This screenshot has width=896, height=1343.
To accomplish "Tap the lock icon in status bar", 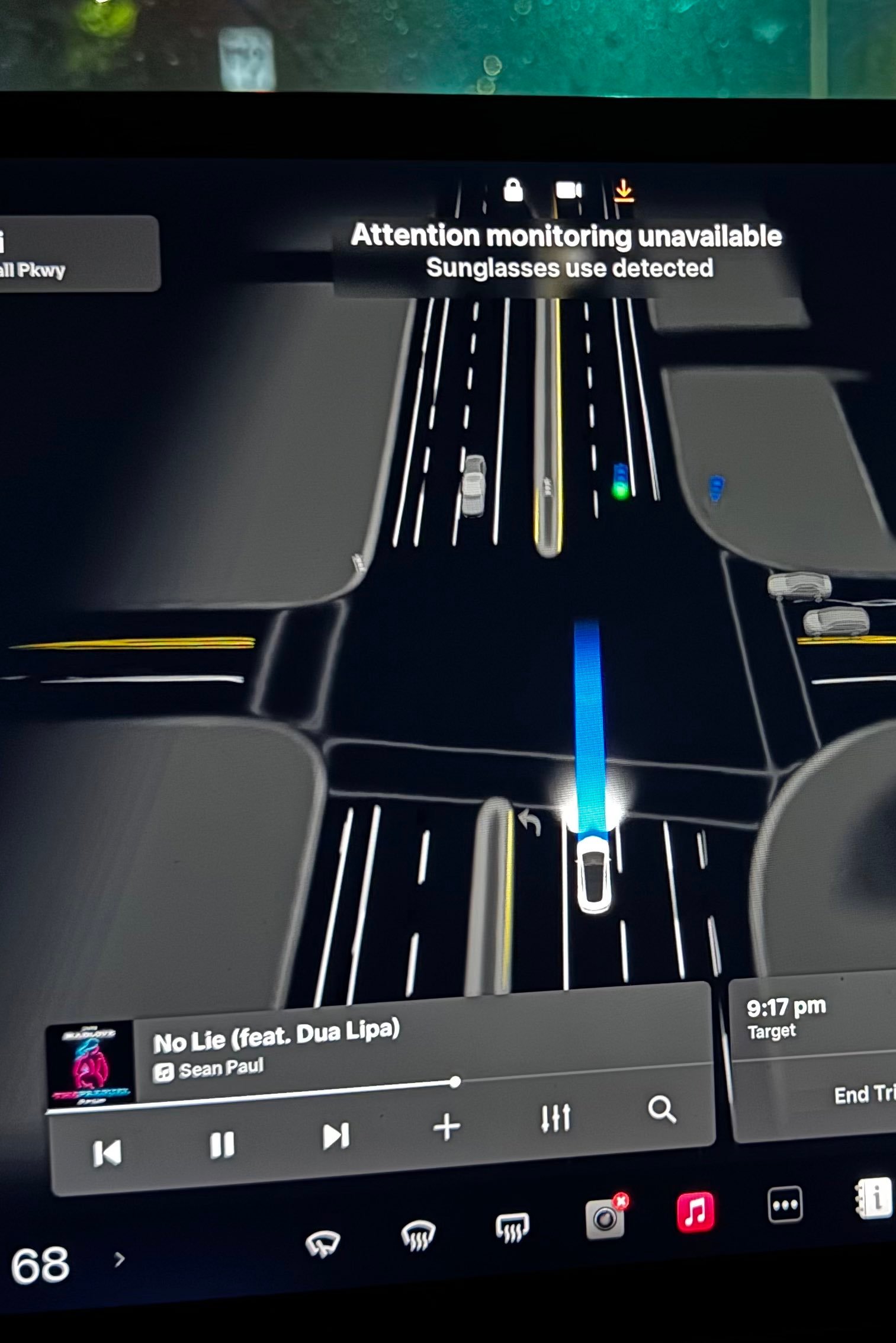I will click(x=513, y=190).
